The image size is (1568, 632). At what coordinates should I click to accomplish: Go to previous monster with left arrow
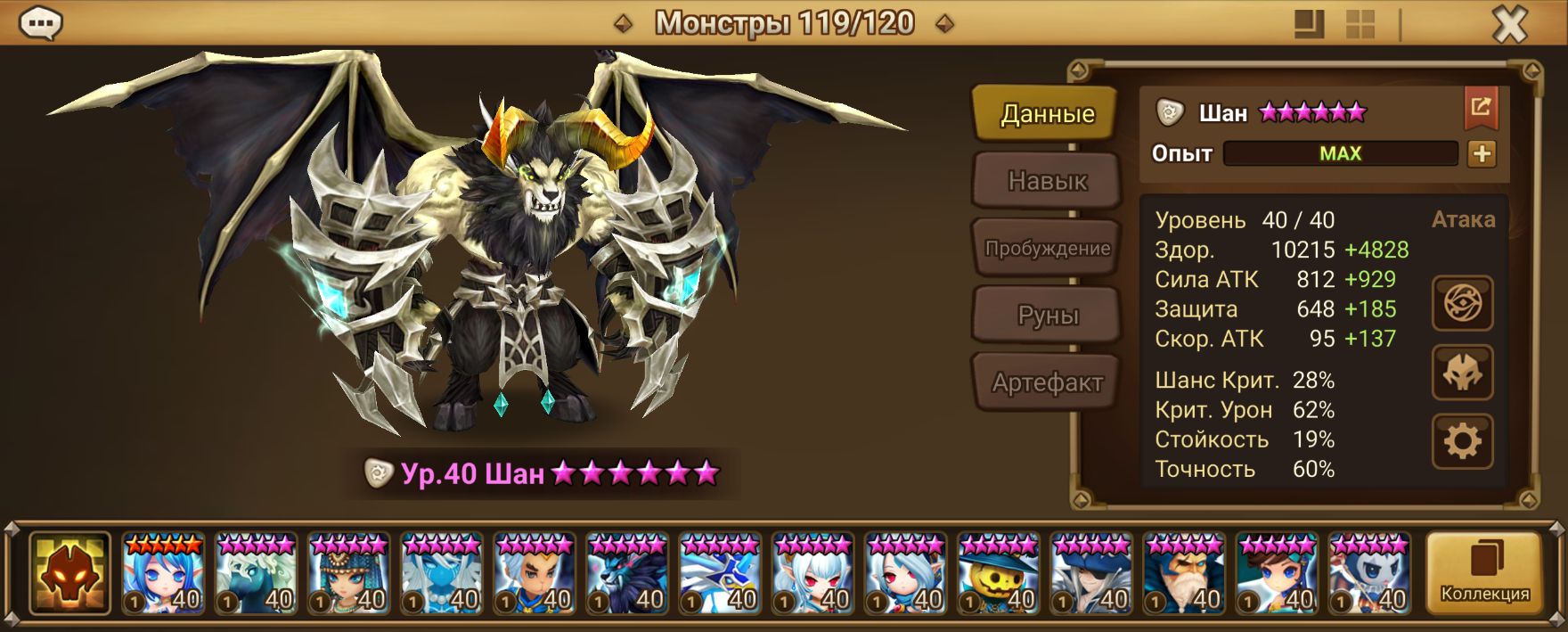(624, 24)
